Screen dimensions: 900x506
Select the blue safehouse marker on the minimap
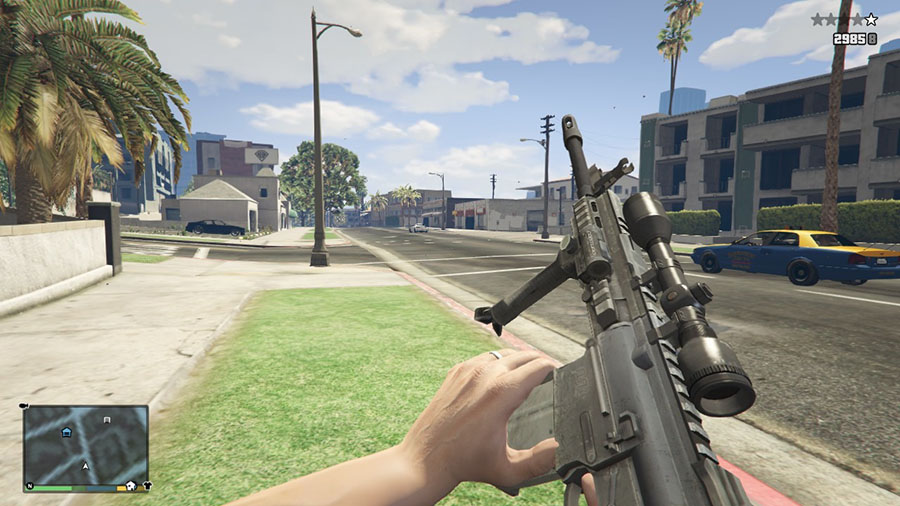(67, 432)
